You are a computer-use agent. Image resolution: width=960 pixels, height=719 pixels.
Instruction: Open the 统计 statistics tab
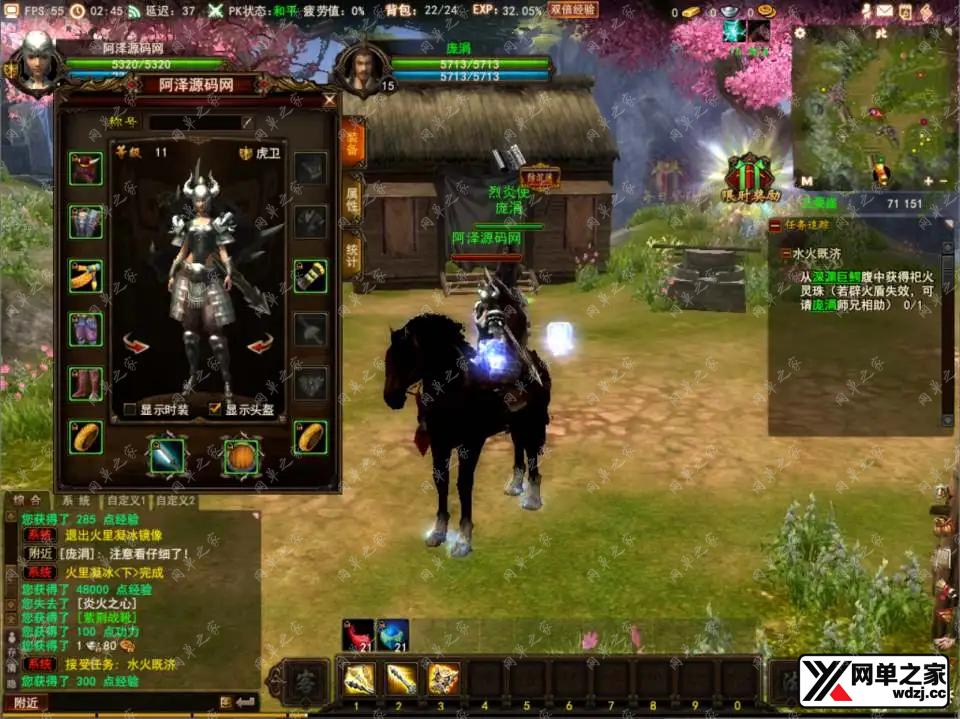[352, 253]
